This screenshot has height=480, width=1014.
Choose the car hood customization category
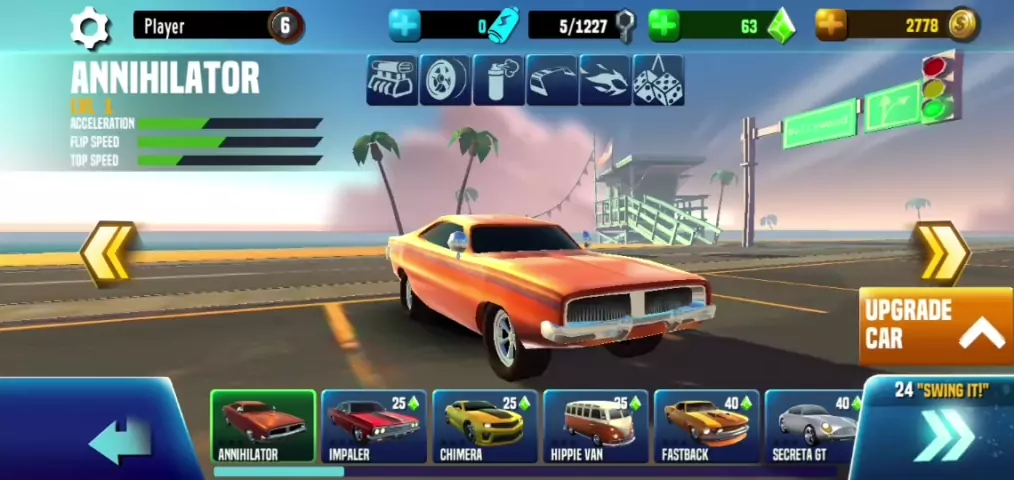pos(552,80)
